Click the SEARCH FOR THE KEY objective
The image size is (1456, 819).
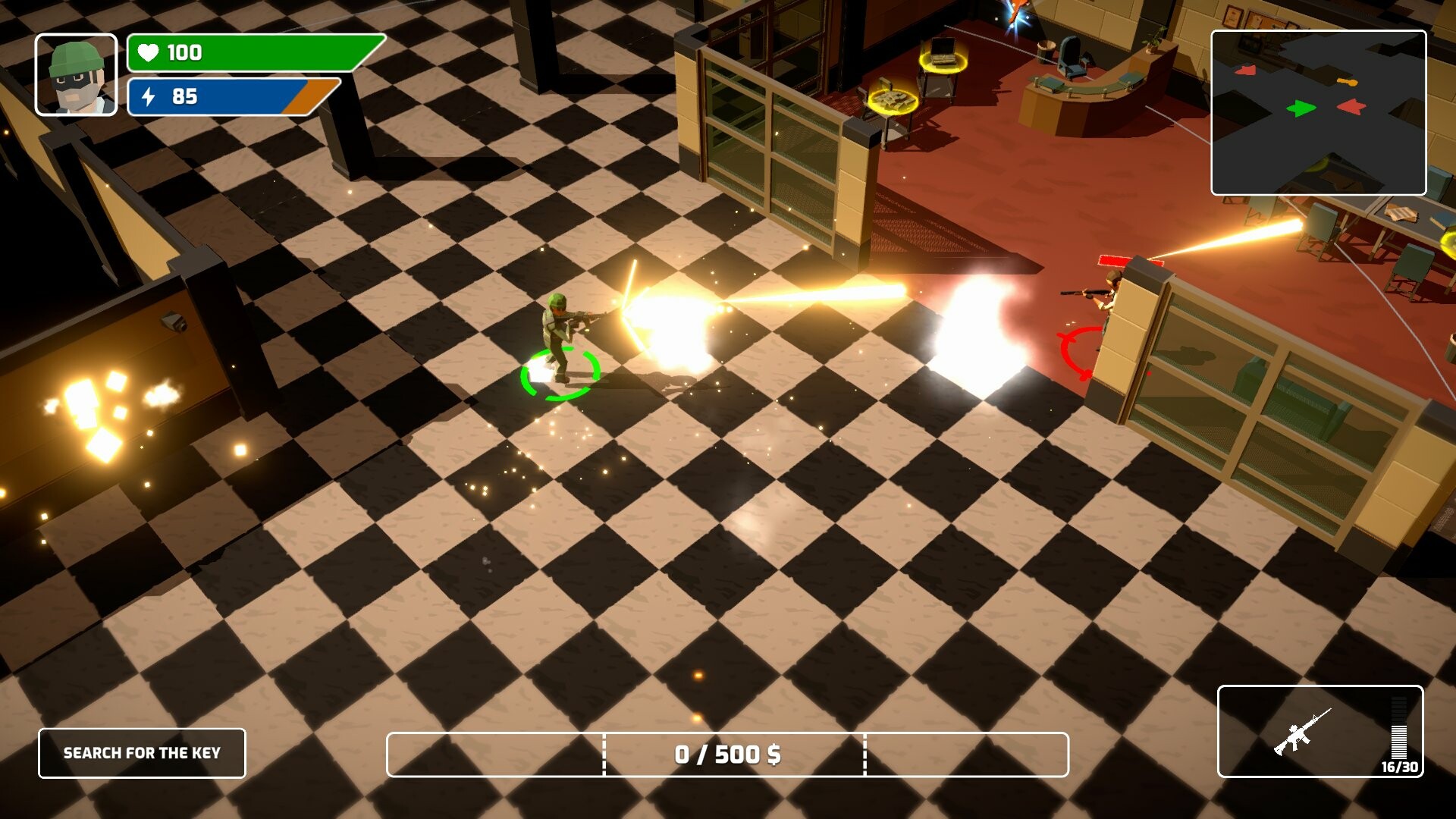[x=143, y=754]
